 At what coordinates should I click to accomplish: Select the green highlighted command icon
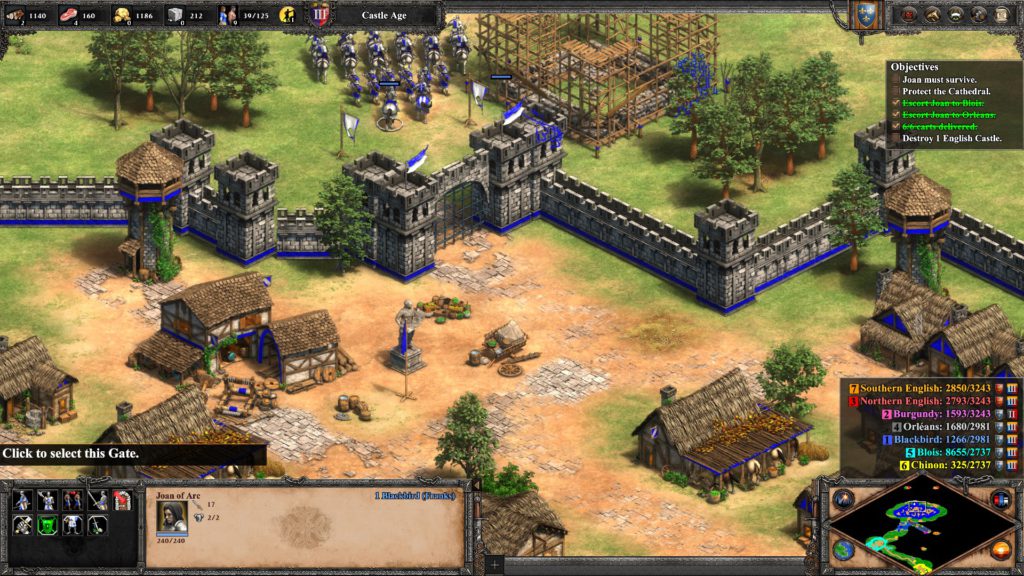click(46, 525)
